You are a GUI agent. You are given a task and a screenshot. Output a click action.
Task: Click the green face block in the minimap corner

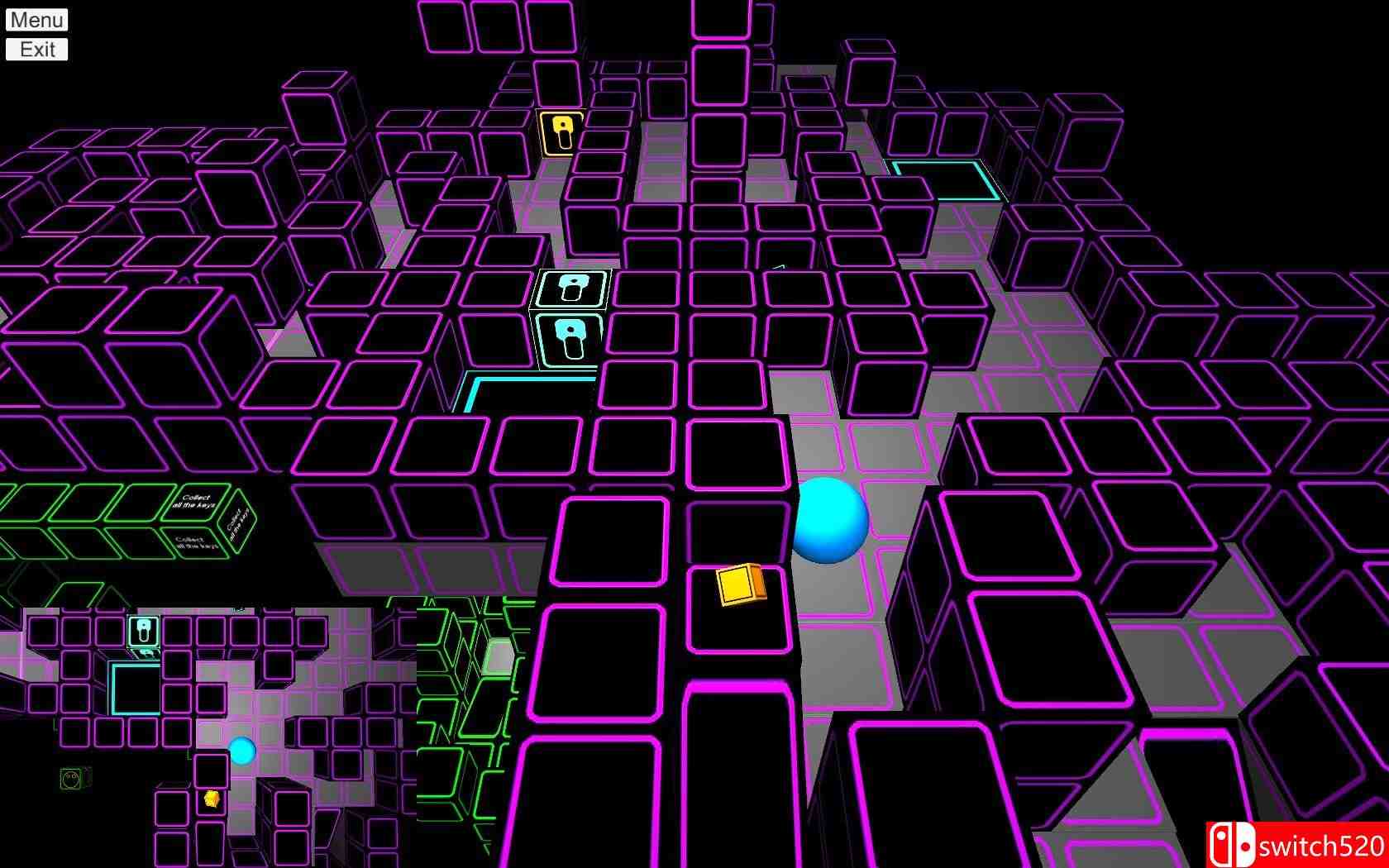click(70, 778)
